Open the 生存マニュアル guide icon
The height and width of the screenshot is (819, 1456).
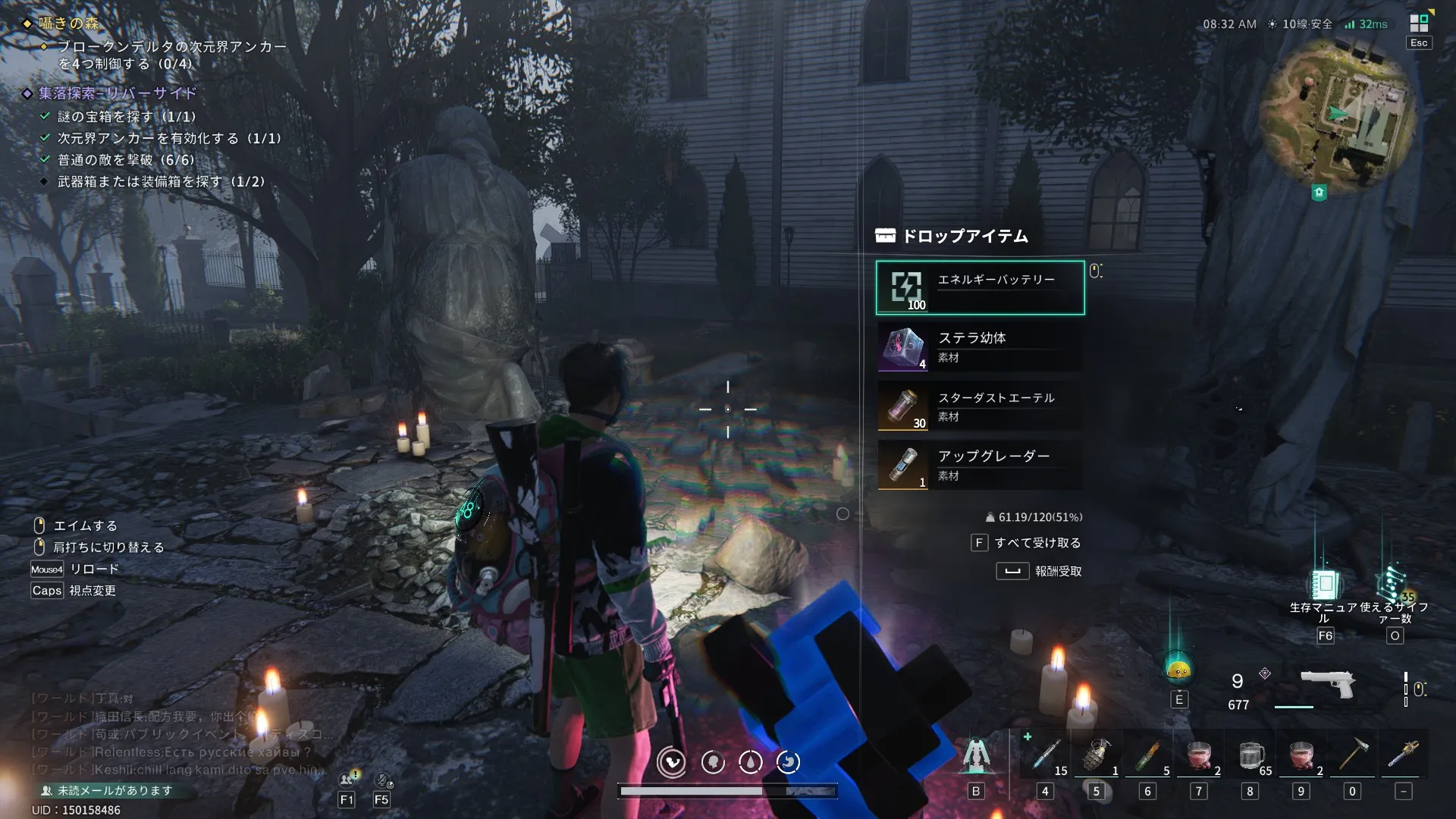1324,585
